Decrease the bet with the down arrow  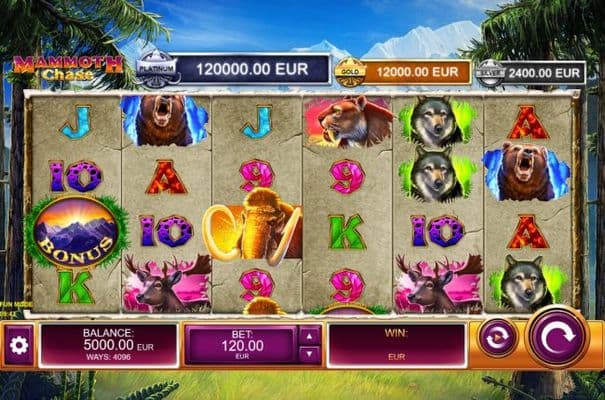point(309,353)
